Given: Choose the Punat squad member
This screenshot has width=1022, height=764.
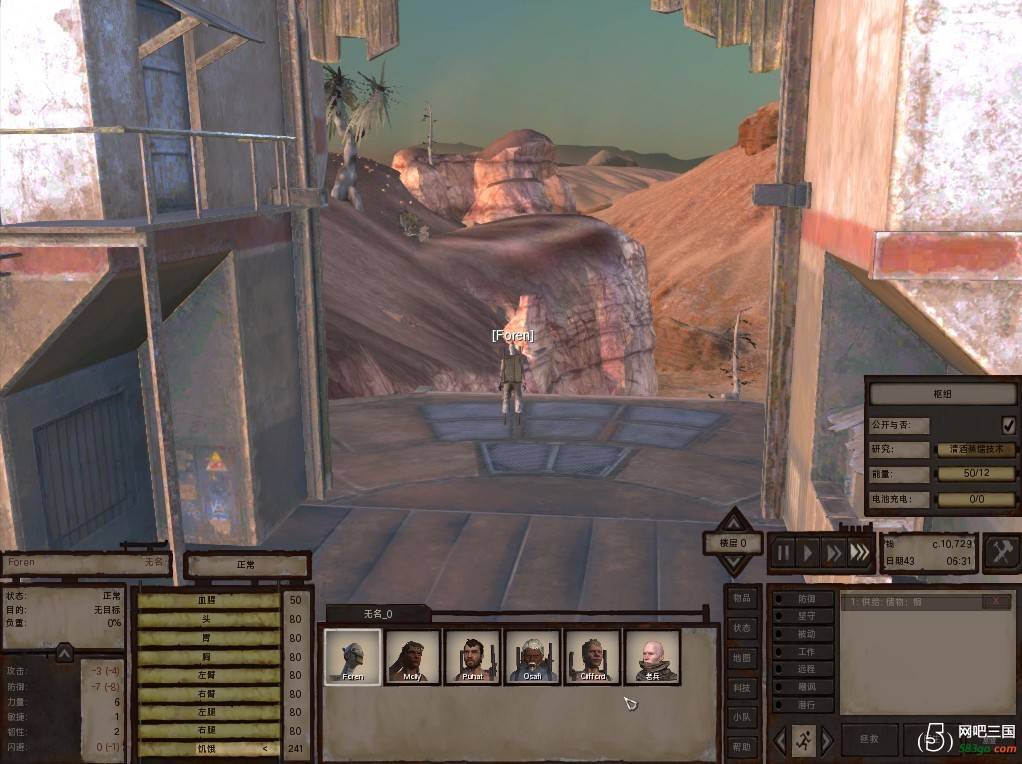Looking at the screenshot, I should point(472,657).
